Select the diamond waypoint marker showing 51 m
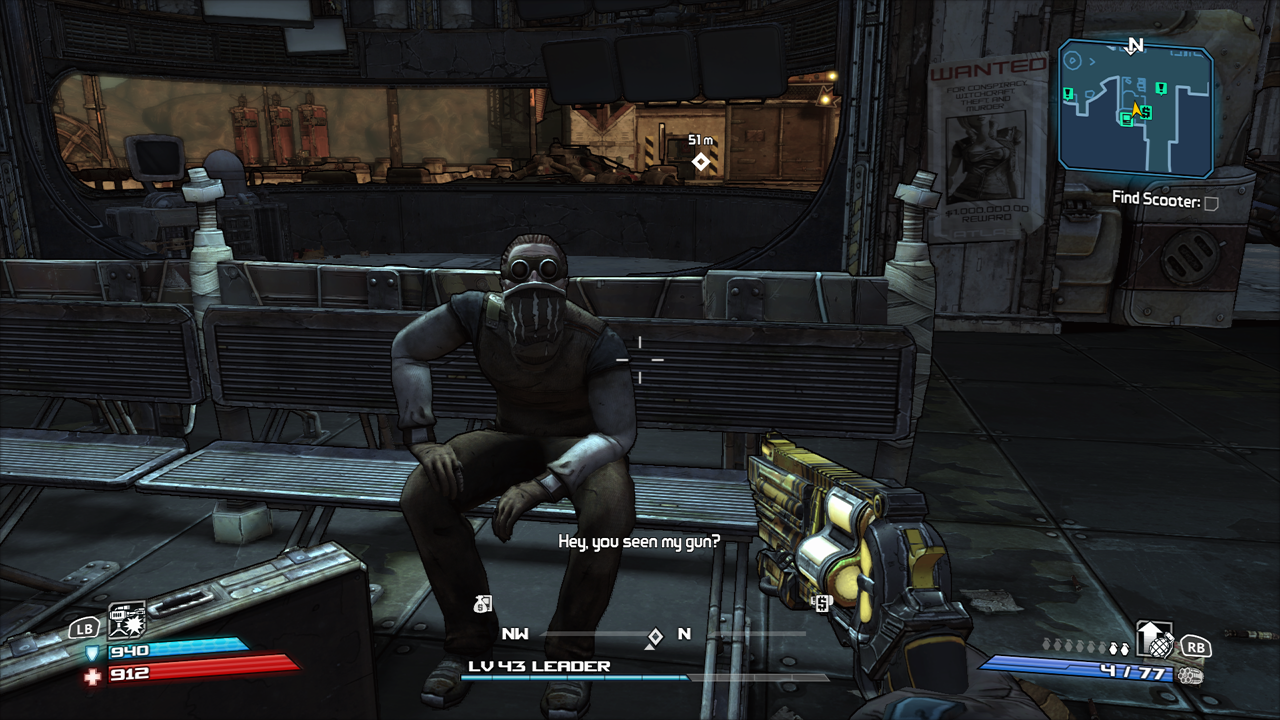1280x720 pixels. click(701, 162)
